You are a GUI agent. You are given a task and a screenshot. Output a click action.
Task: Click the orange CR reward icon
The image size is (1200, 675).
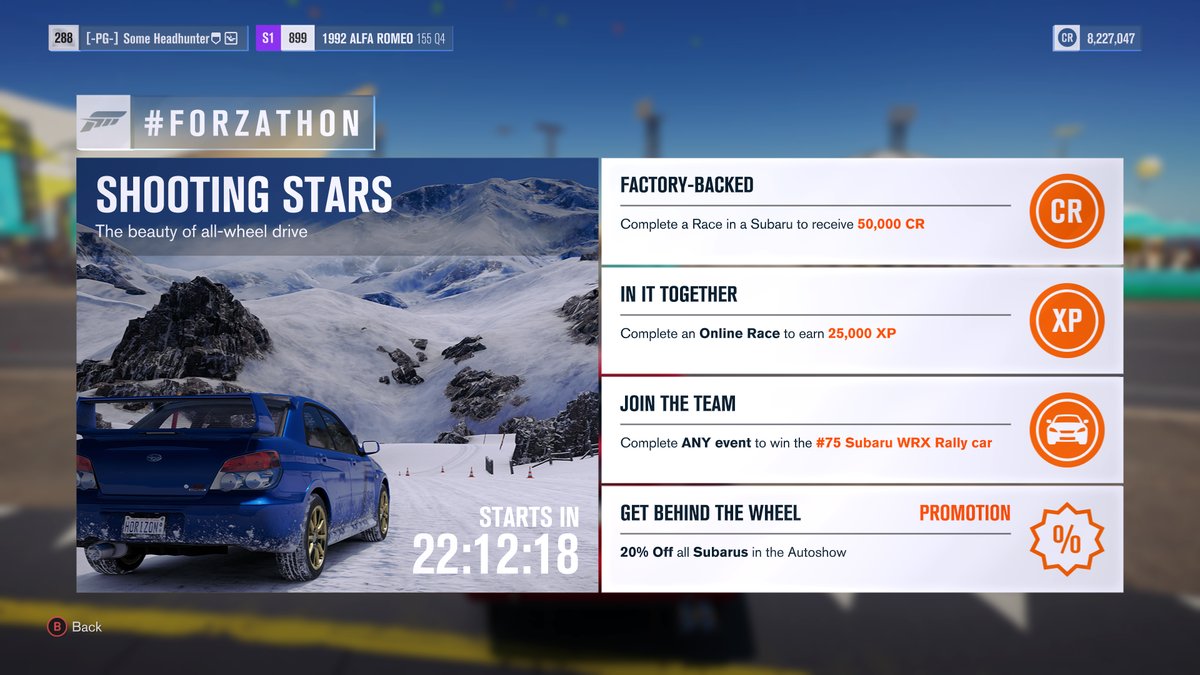tap(1066, 212)
